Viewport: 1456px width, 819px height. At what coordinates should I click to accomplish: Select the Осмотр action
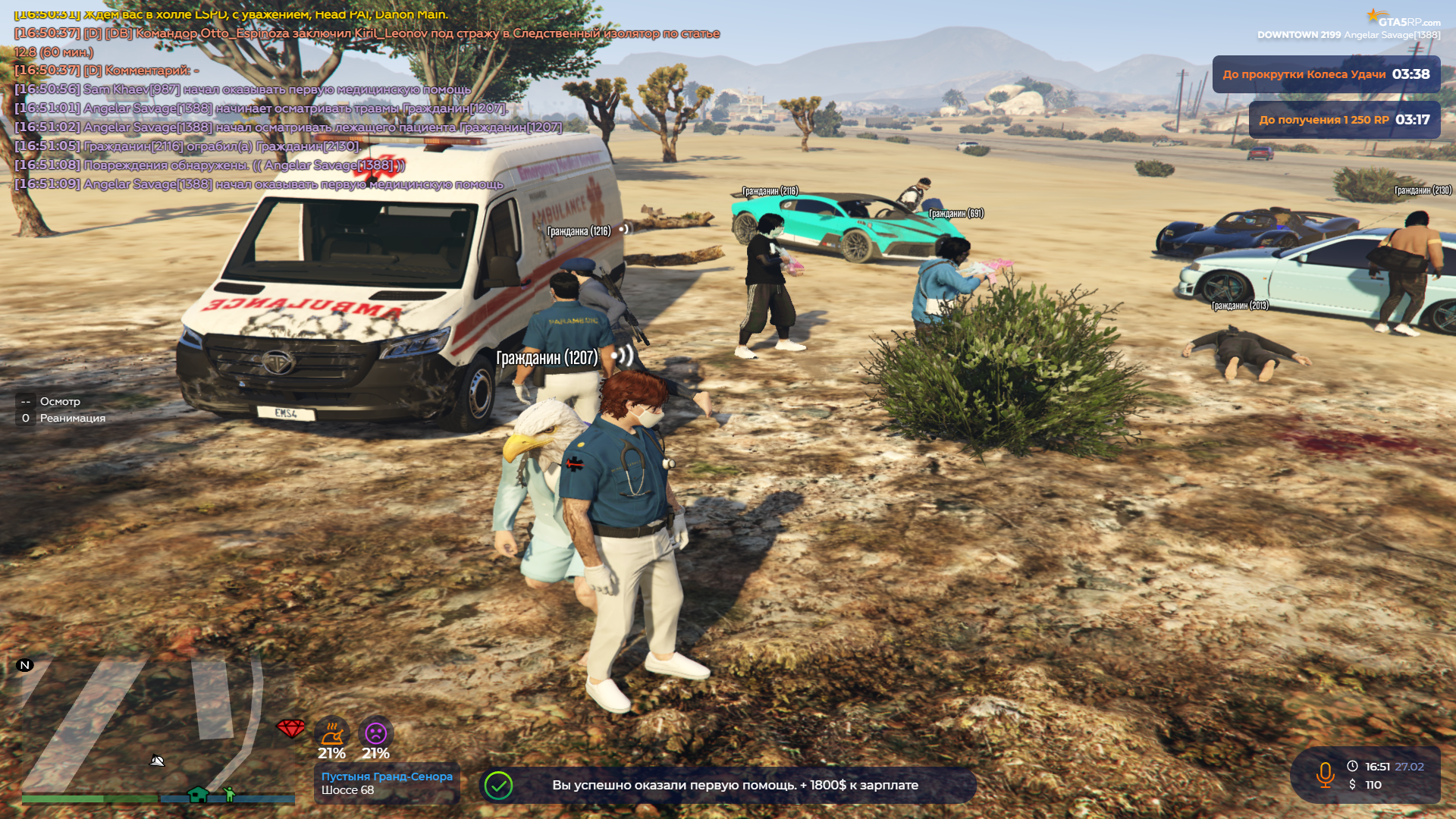pos(60,402)
